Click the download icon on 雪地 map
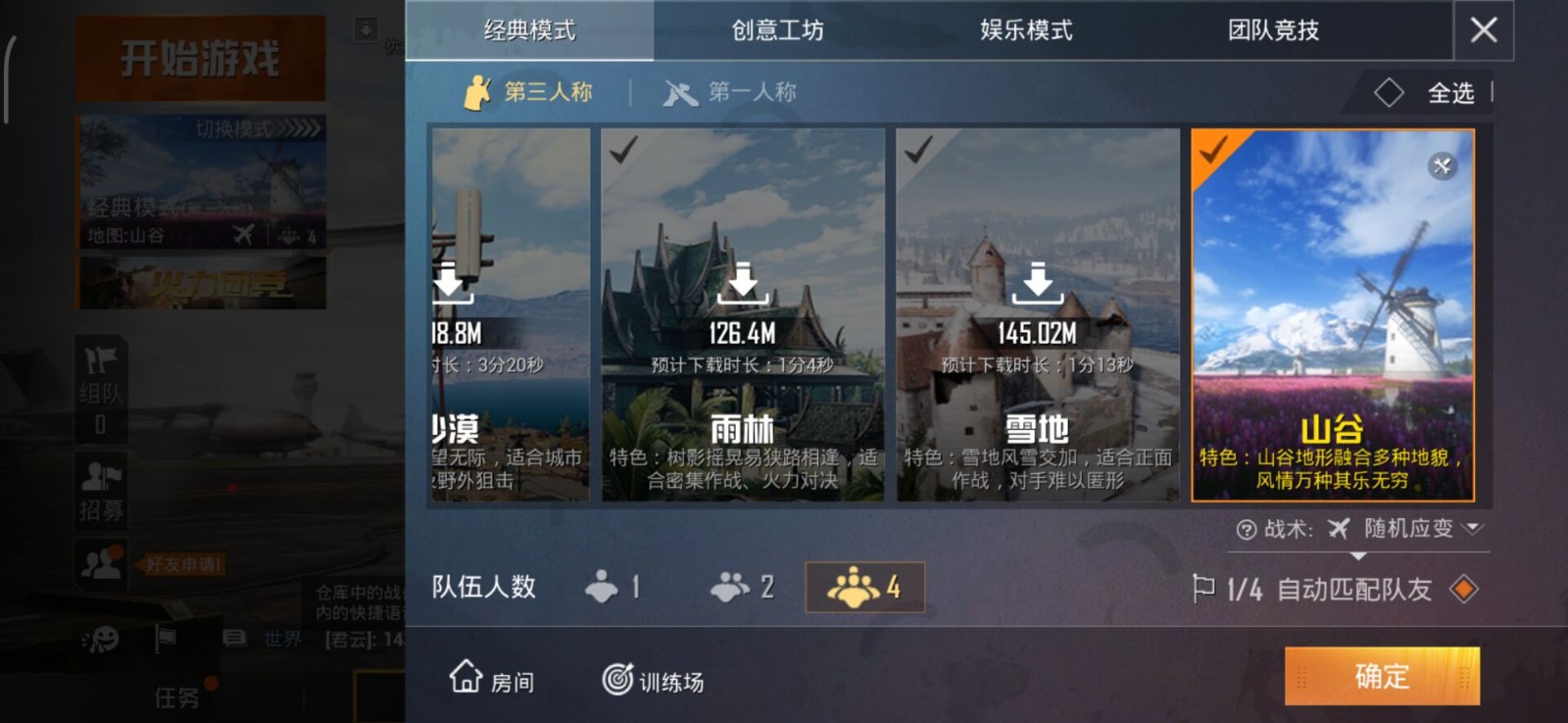 1038,284
